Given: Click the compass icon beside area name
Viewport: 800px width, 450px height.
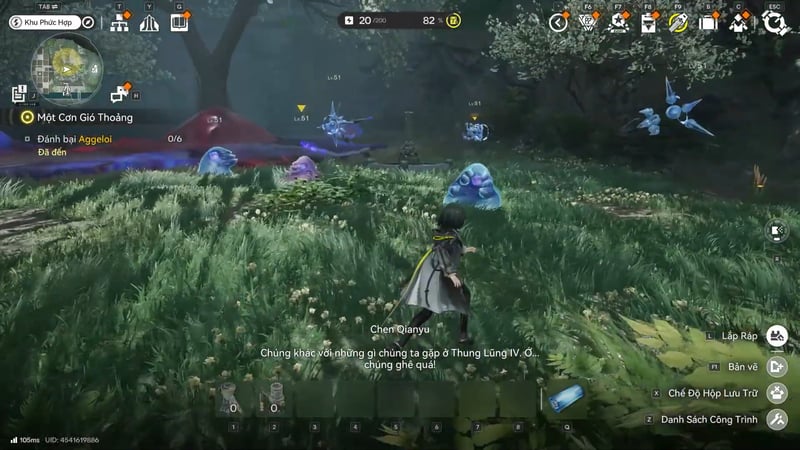Looking at the screenshot, I should pyautogui.click(x=87, y=22).
